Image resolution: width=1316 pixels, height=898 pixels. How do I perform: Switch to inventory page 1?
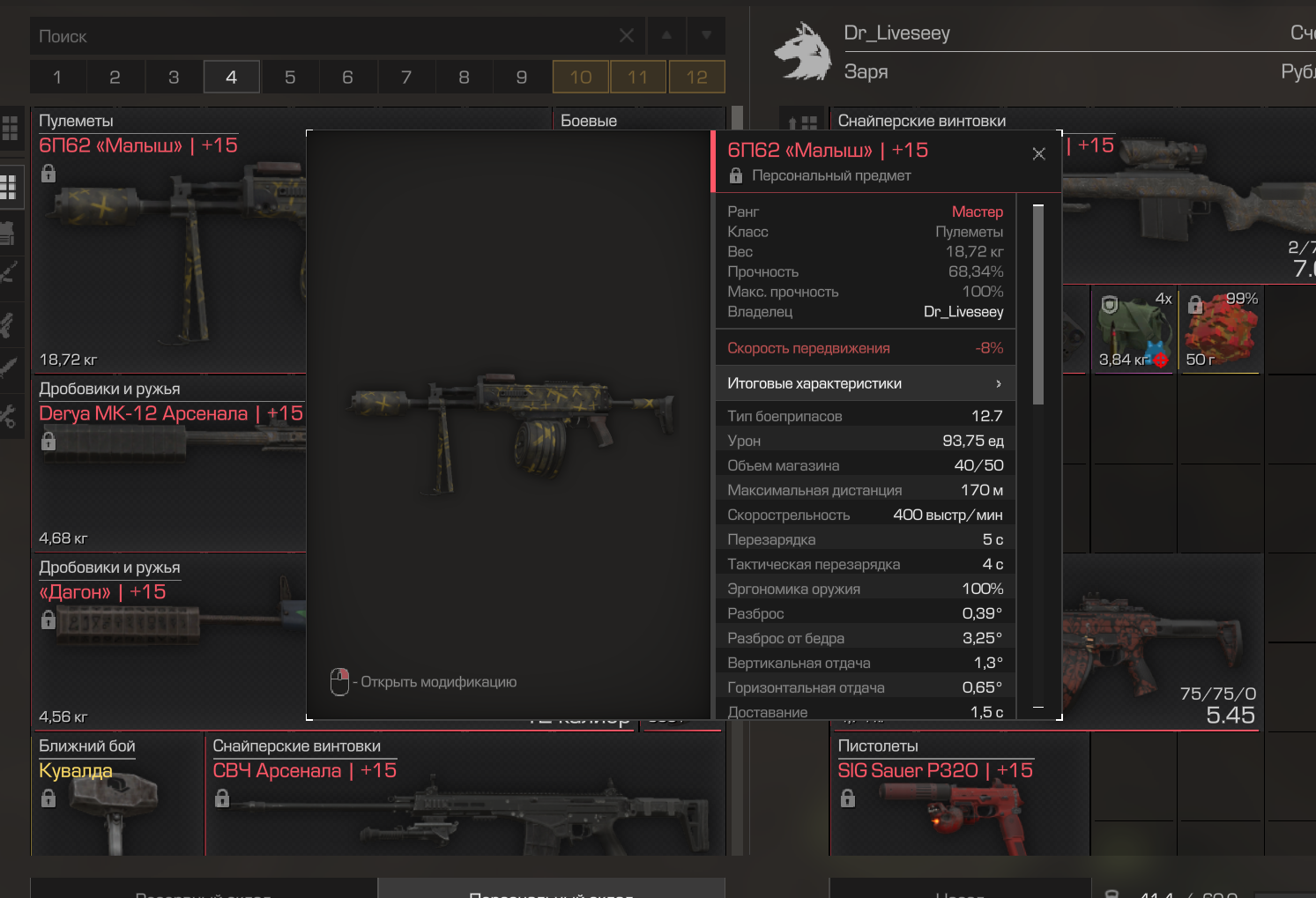(x=57, y=78)
